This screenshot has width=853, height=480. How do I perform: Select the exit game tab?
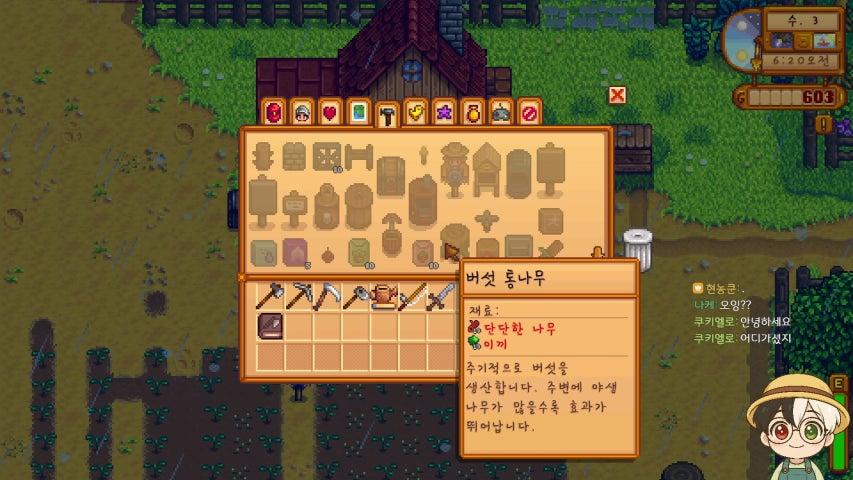[529, 113]
